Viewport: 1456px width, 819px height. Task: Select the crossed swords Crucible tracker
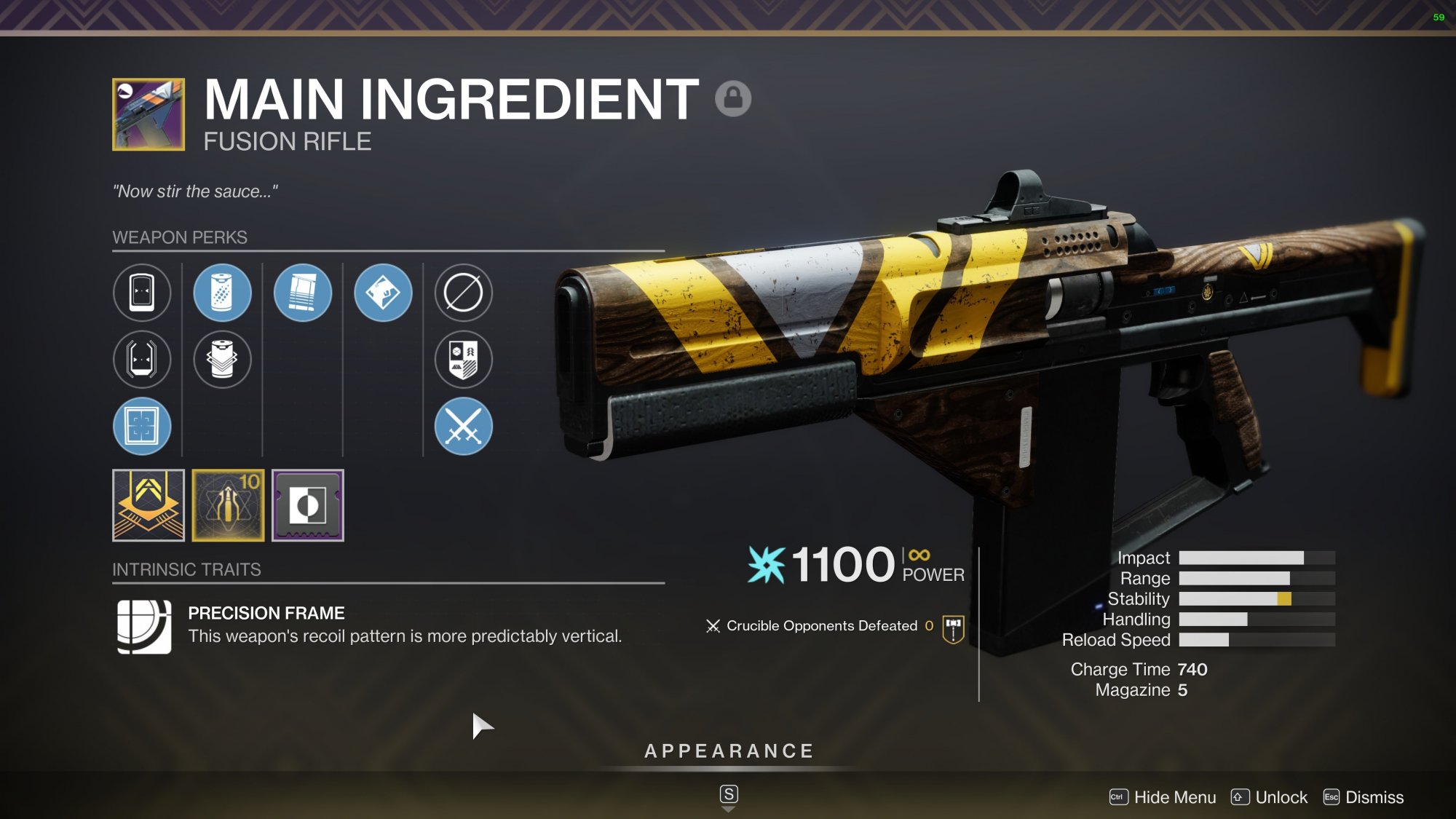[x=463, y=427]
